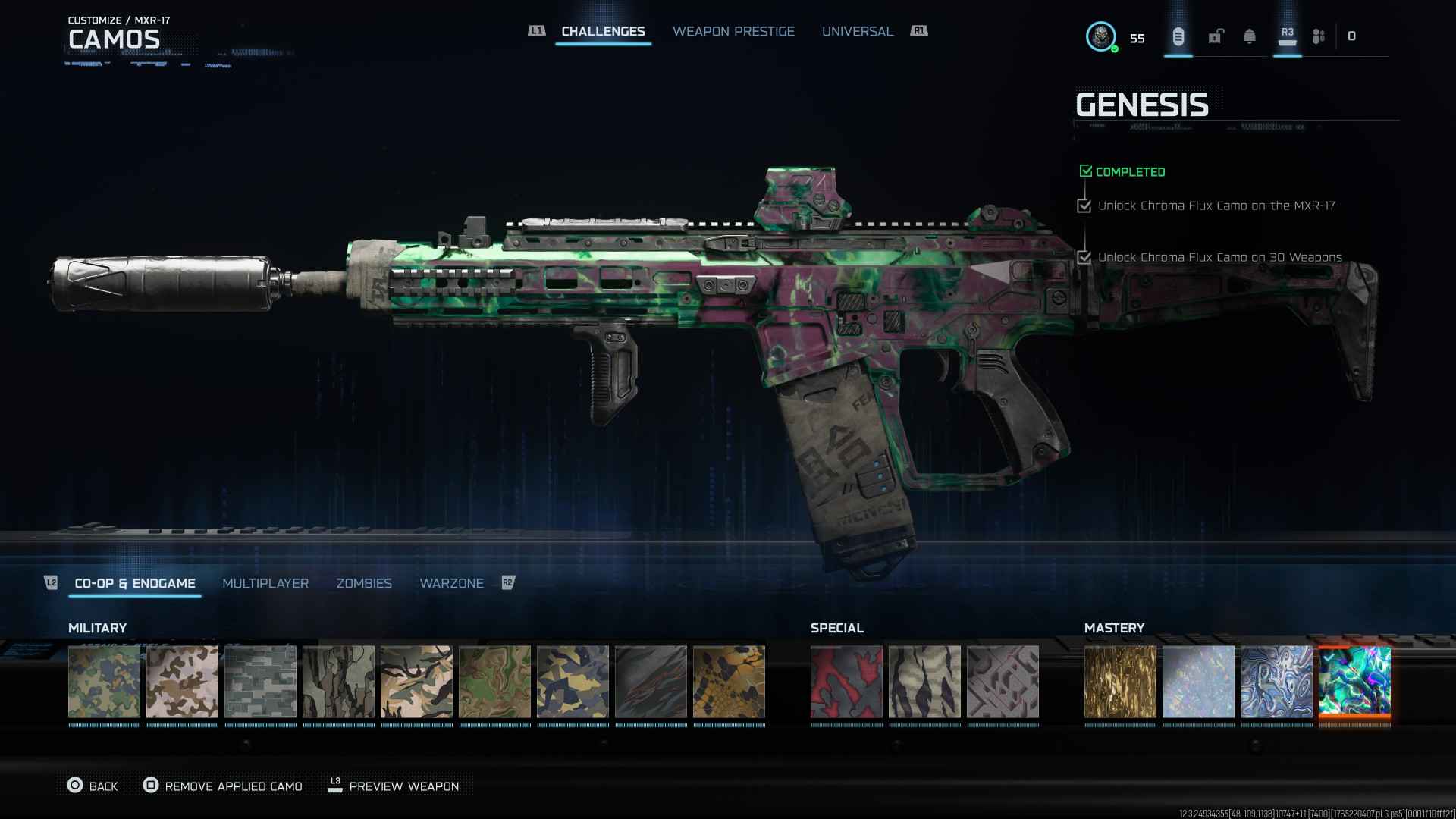Remove the applied camo
This screenshot has height=819, width=1456.
[x=223, y=786]
